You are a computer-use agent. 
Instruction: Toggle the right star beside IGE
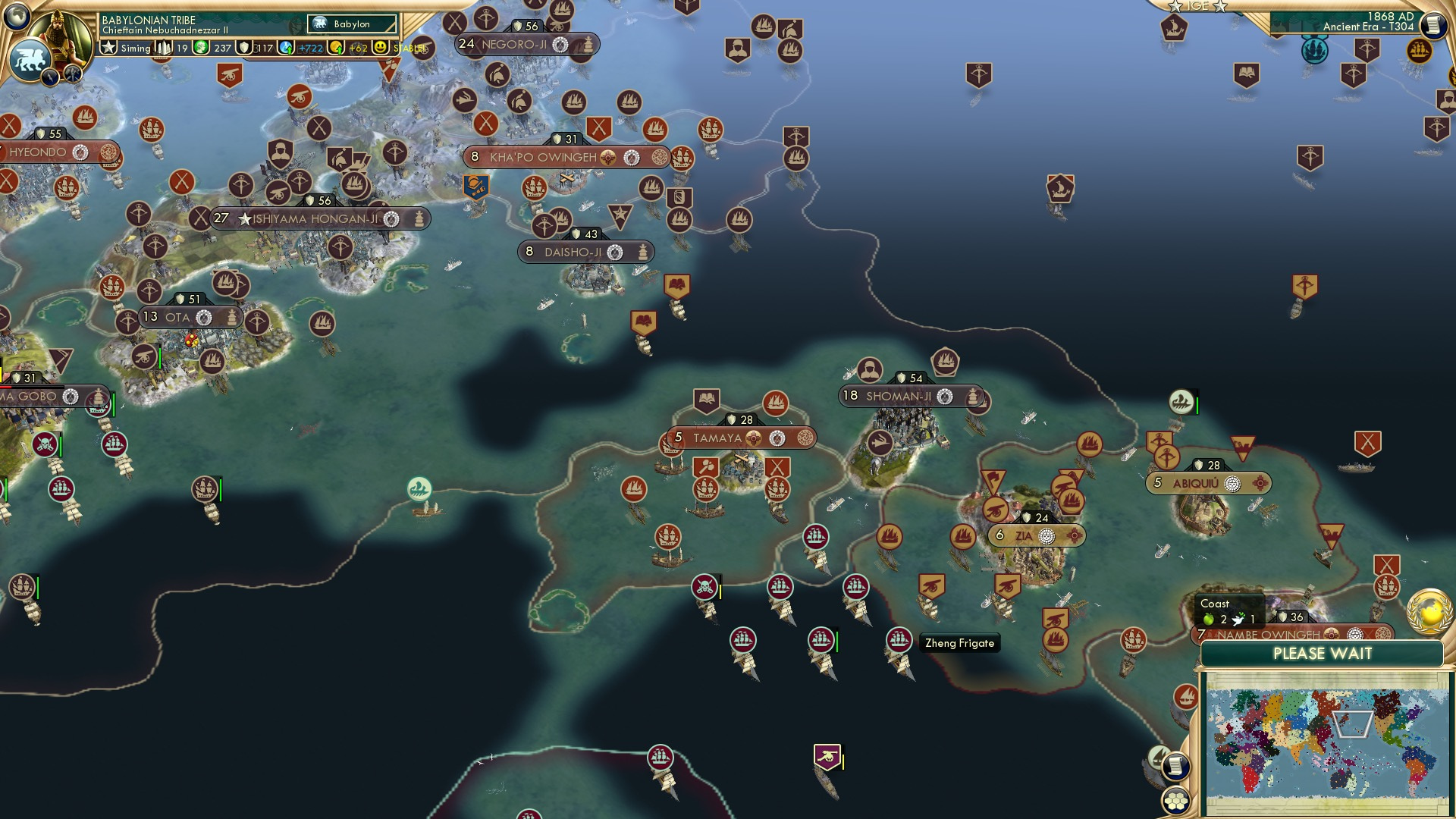[x=1219, y=6]
